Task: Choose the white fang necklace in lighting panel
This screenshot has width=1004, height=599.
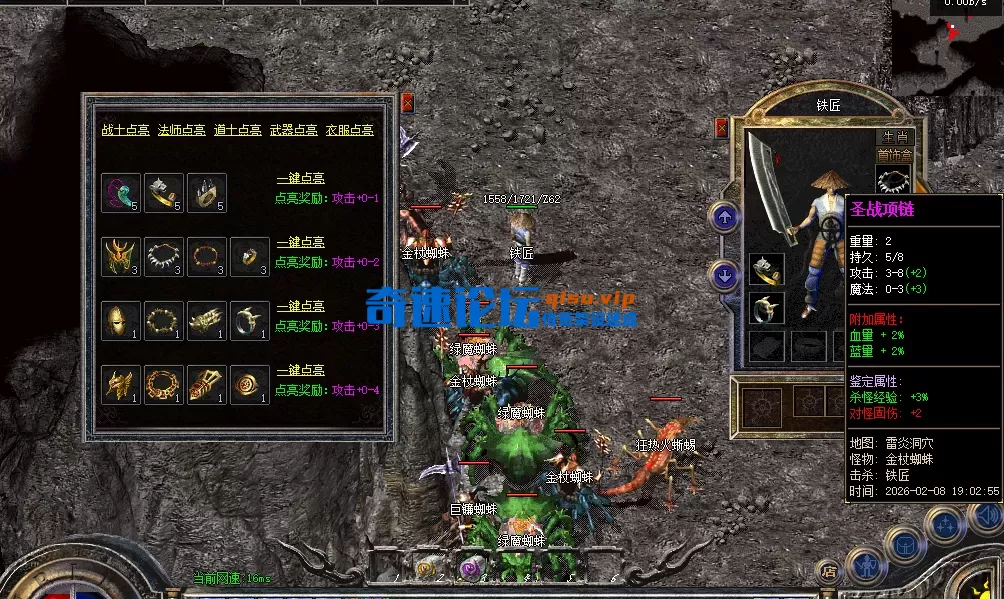Action: pos(163,257)
